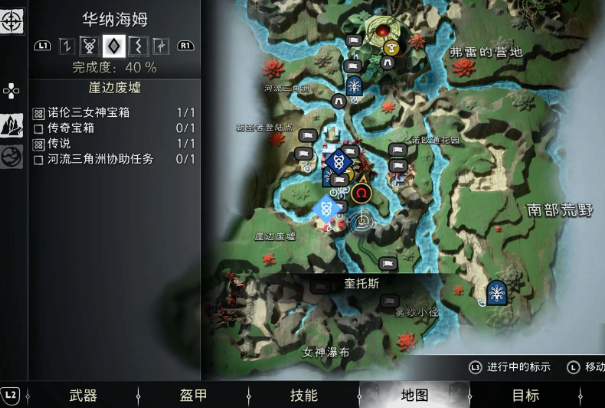Screen dimensions: 605x408
Task: Open the globe realm view icon
Action: point(12,156)
